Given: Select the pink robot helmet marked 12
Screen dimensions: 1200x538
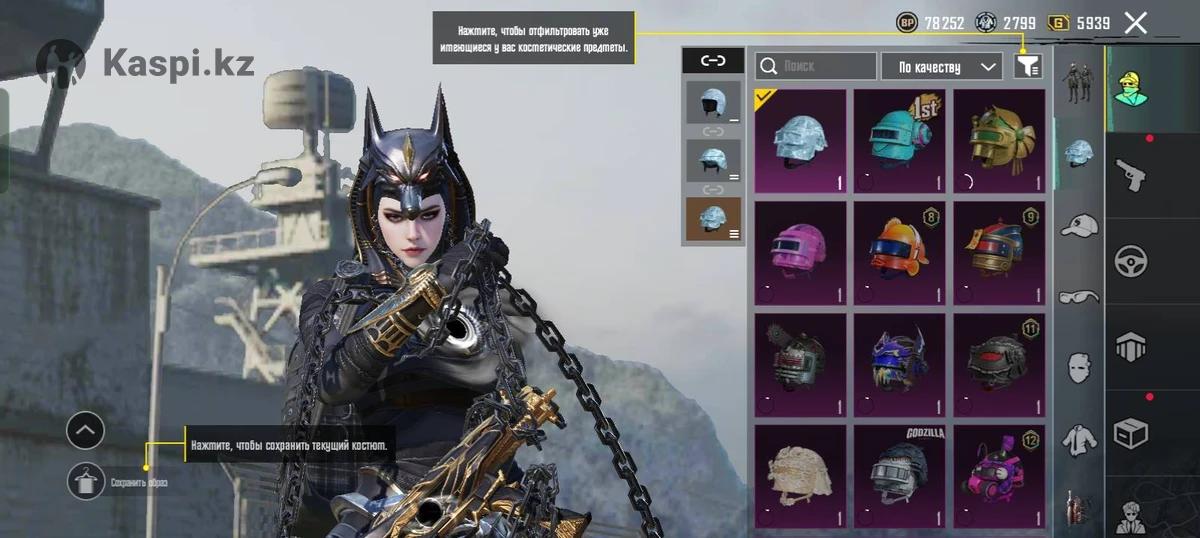Looking at the screenshot, I should [998, 476].
